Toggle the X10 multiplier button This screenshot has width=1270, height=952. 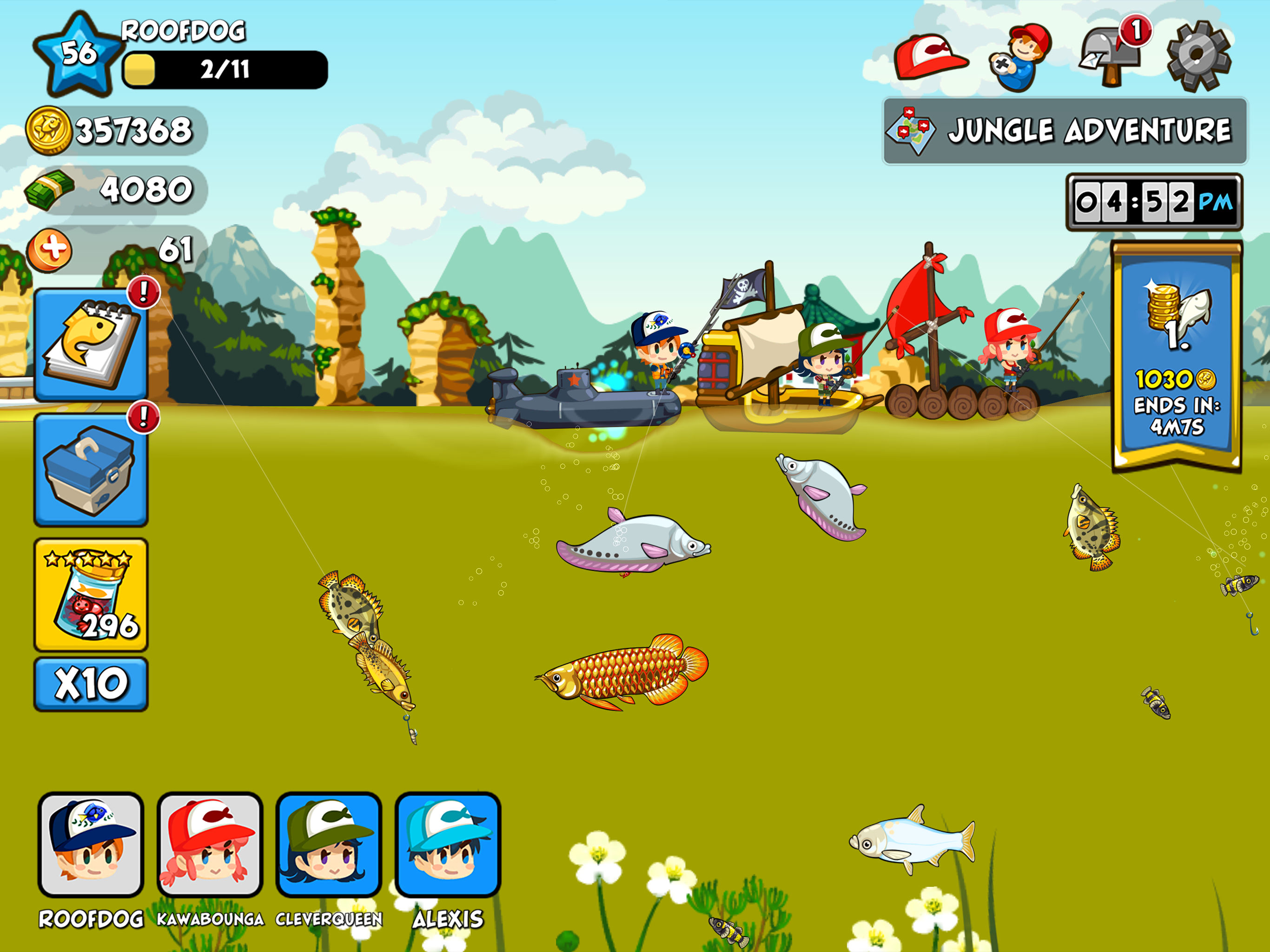91,684
